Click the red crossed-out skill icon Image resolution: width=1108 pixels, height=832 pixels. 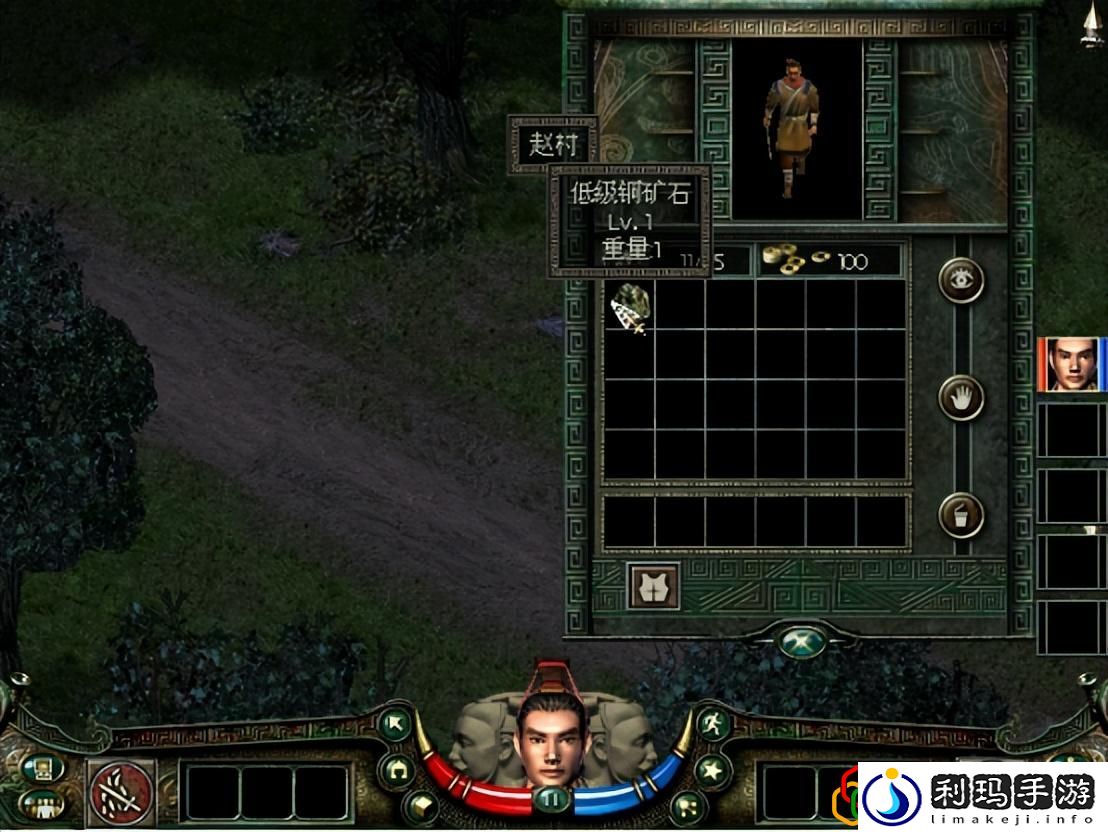click(122, 792)
